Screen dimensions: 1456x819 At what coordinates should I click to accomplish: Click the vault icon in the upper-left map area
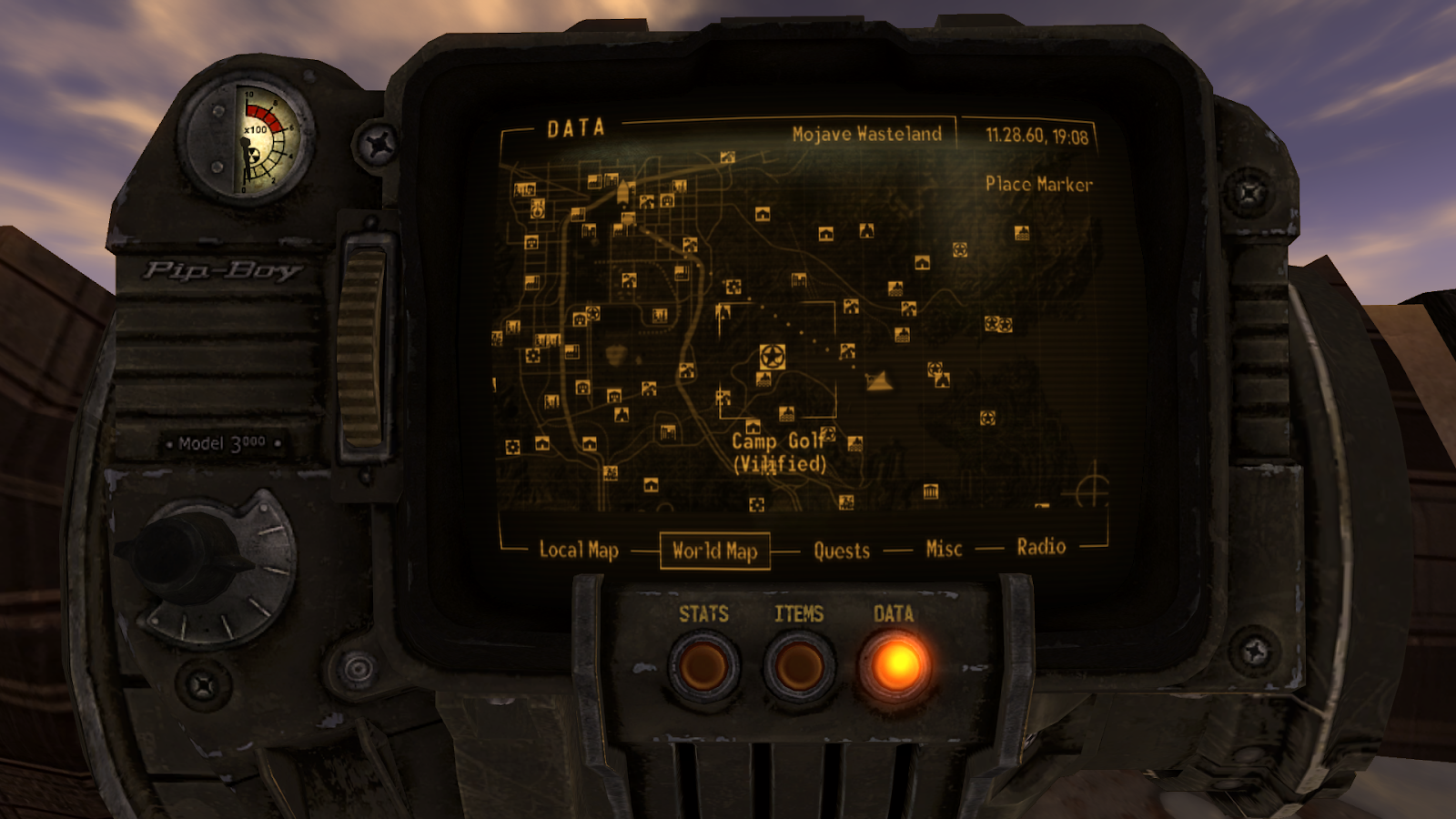[537, 209]
